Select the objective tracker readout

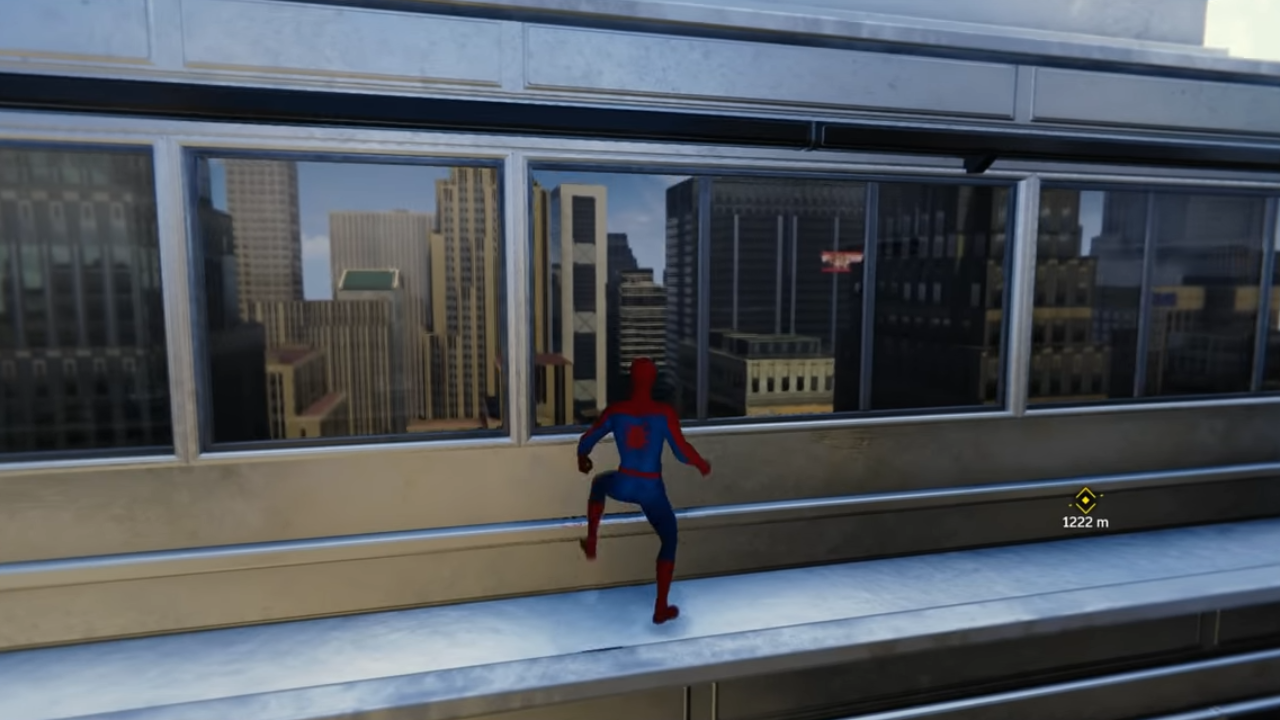(1086, 508)
